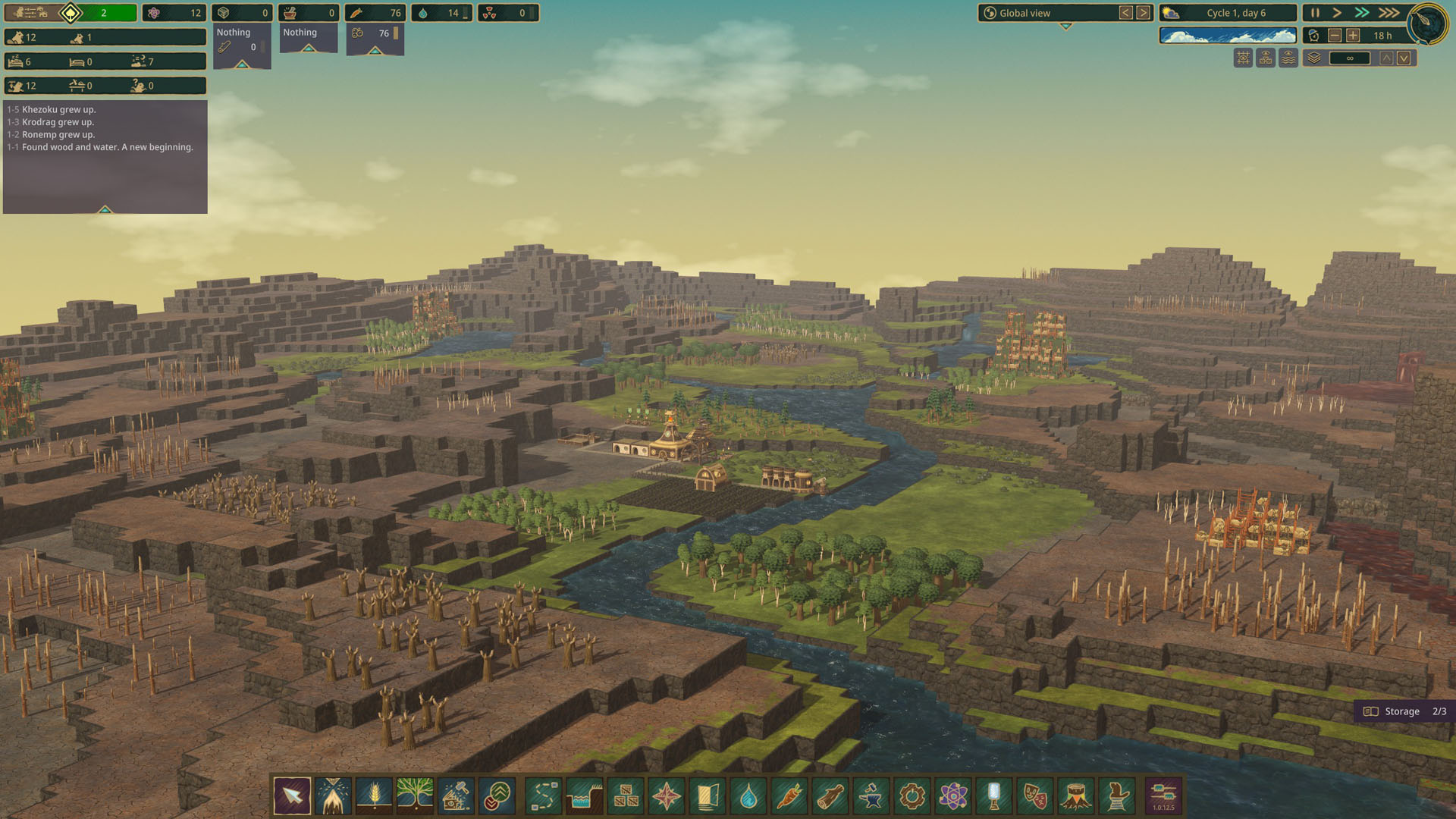The width and height of the screenshot is (1456, 819).
Task: Collapse the event log panel
Action: point(105,209)
